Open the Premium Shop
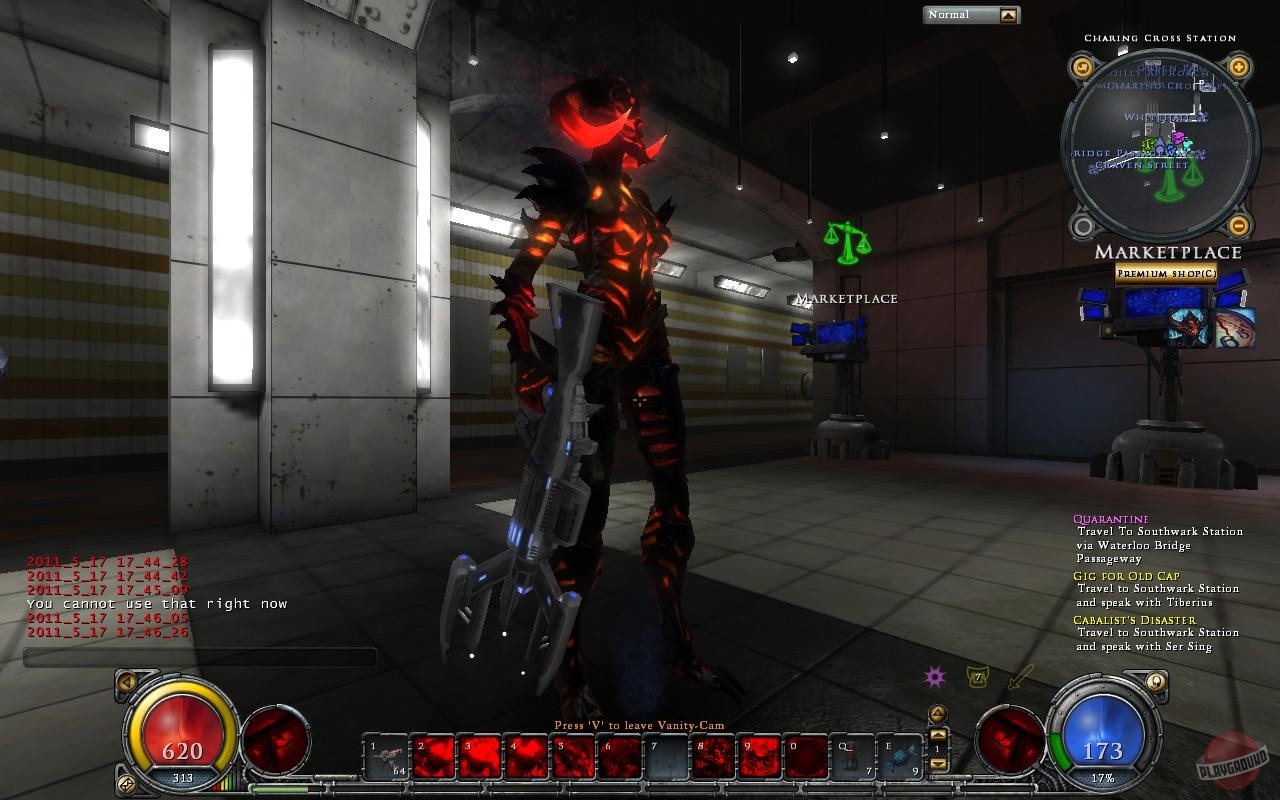1280x800 pixels. click(1166, 272)
